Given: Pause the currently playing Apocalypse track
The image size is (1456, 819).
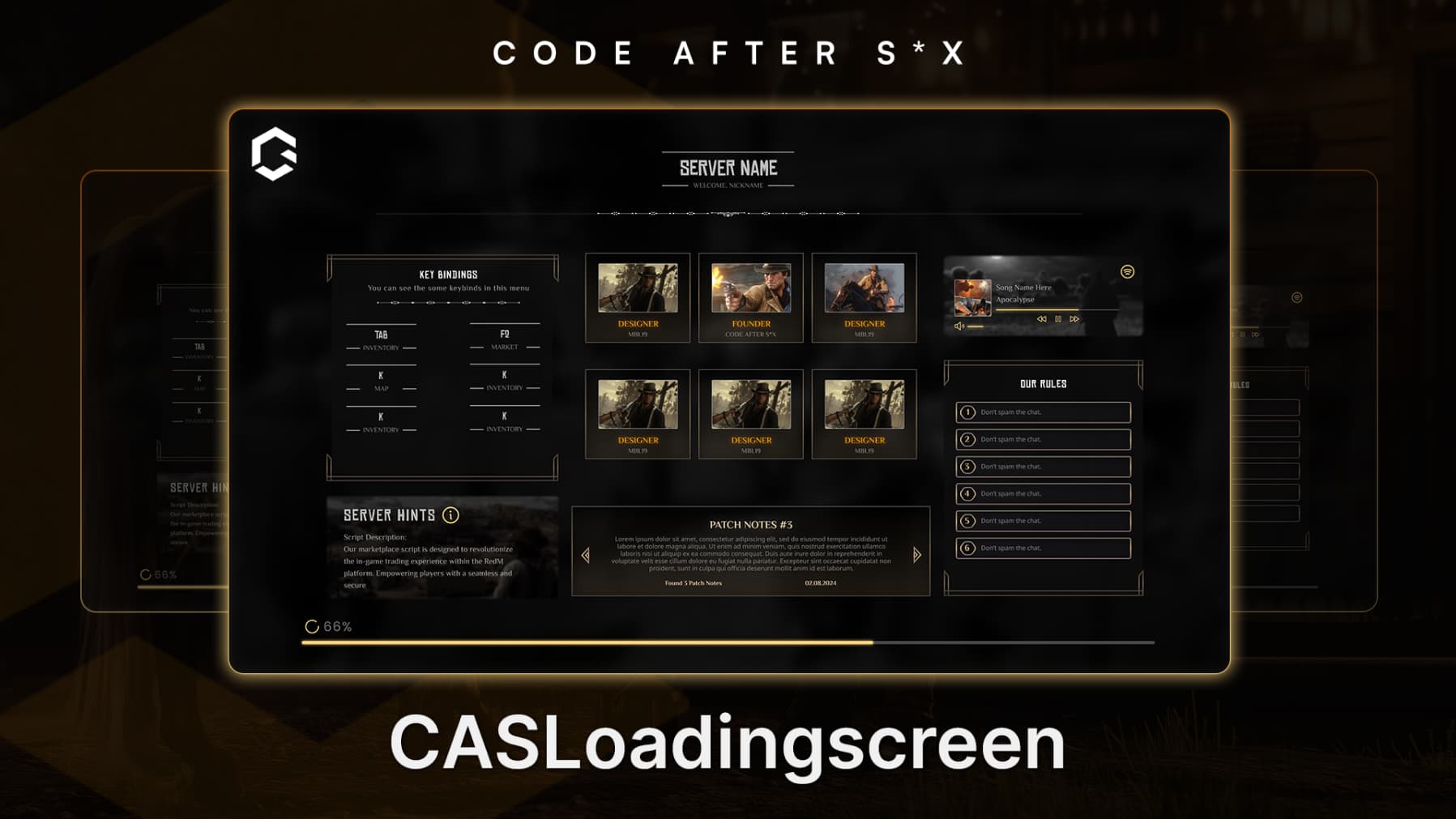Looking at the screenshot, I should [x=1057, y=319].
